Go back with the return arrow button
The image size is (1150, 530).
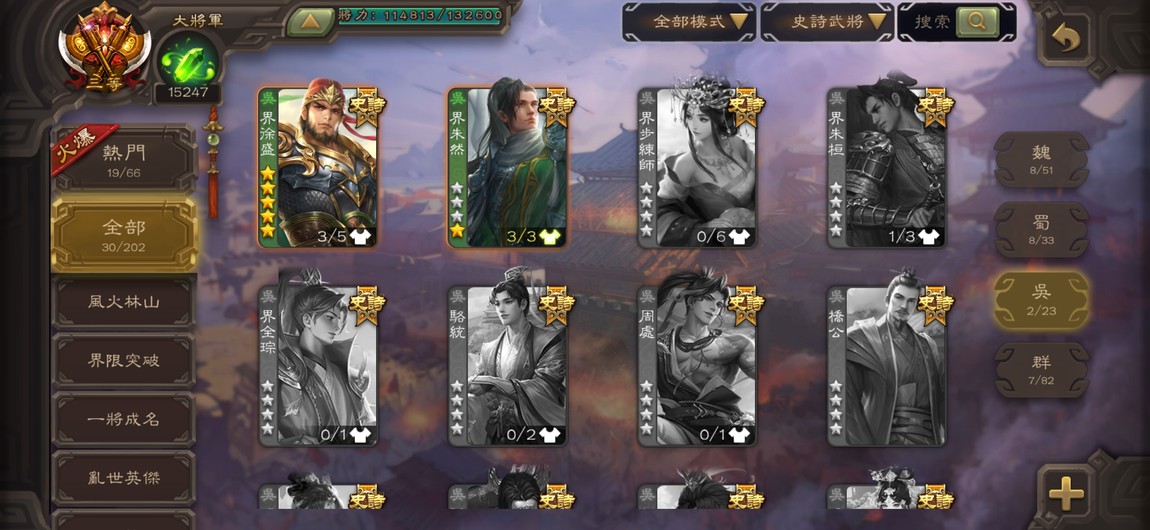tap(1066, 39)
